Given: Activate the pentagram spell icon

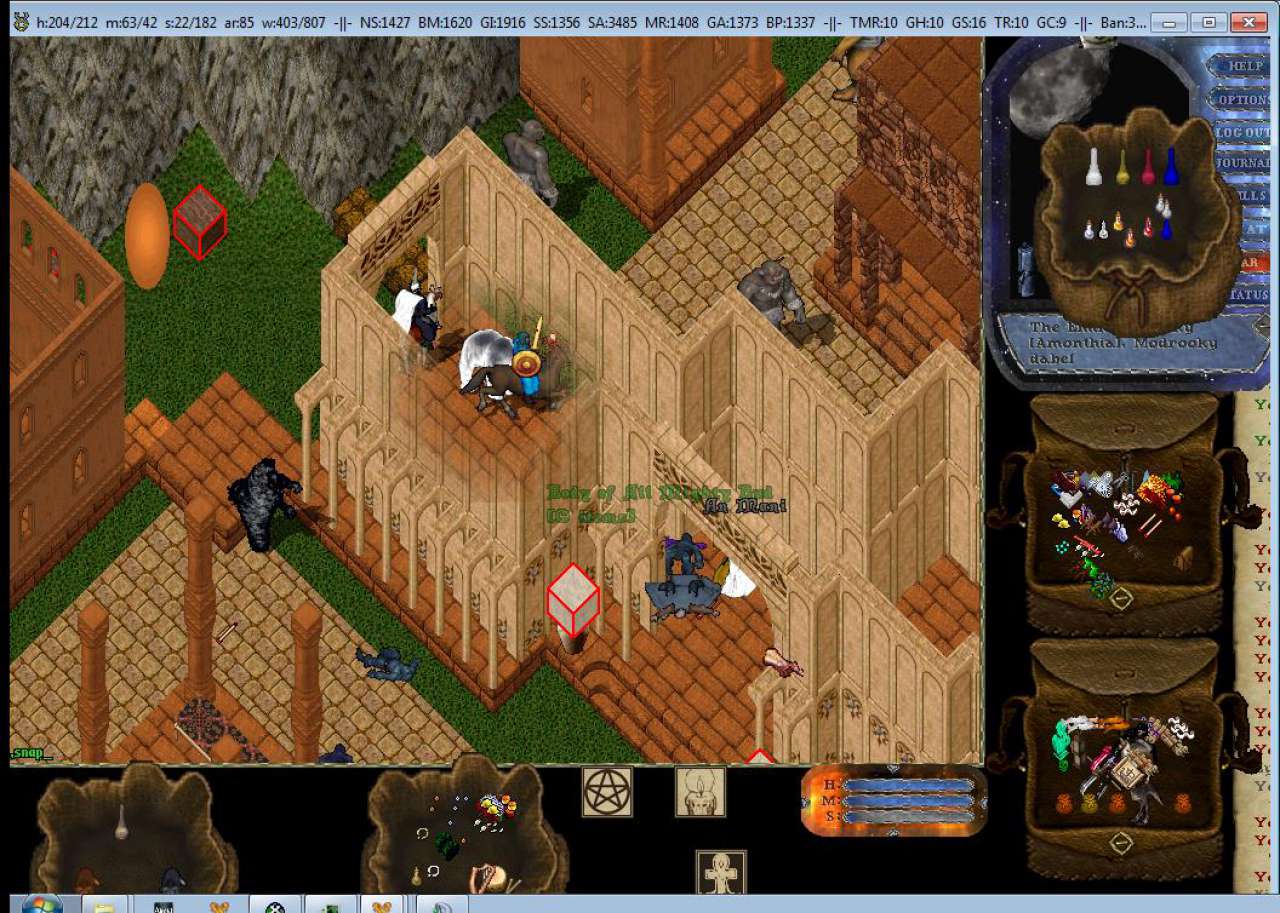Looking at the screenshot, I should [607, 792].
